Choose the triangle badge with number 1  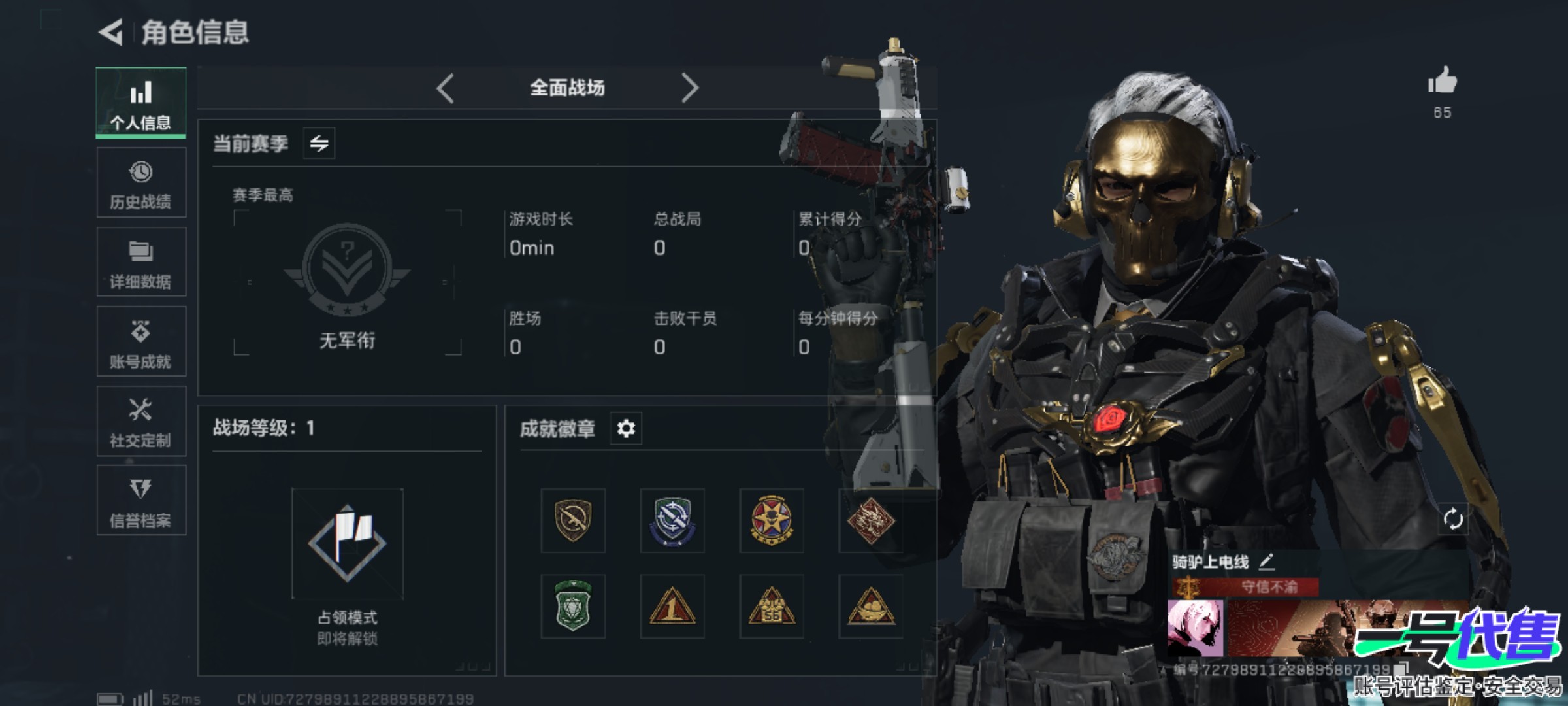pyautogui.click(x=672, y=606)
